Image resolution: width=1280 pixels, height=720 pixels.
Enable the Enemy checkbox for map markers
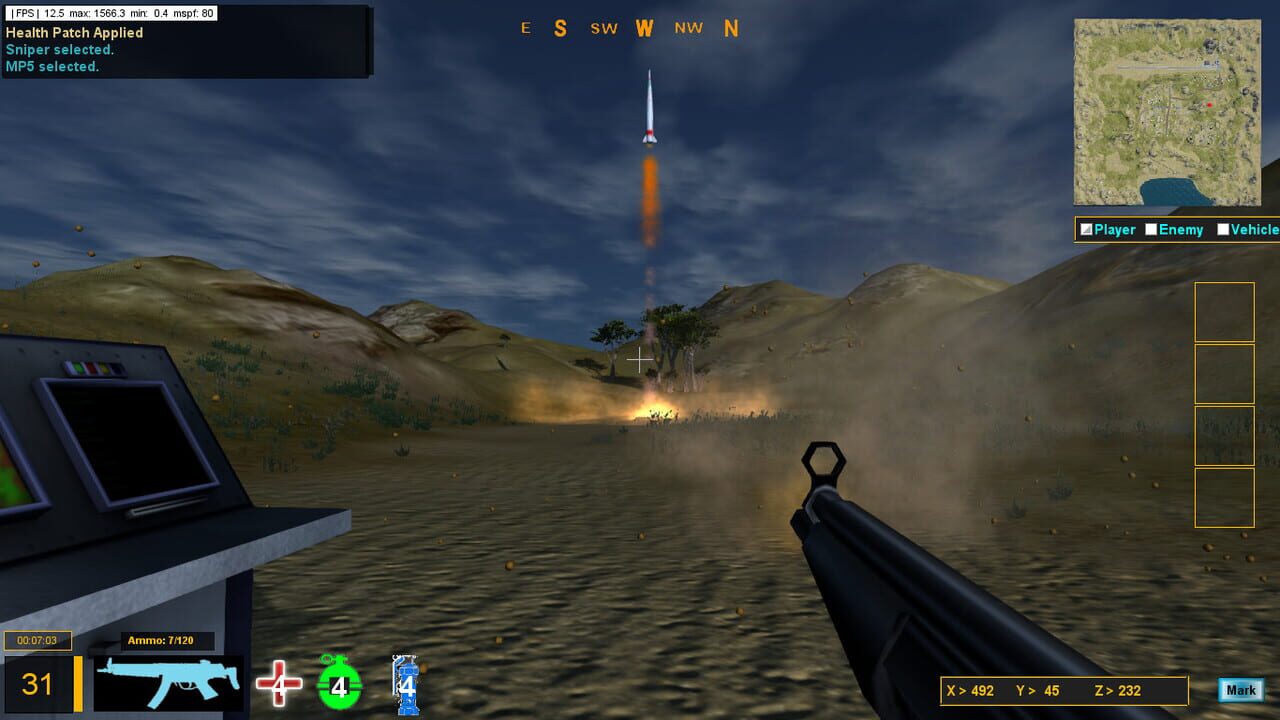click(1153, 229)
